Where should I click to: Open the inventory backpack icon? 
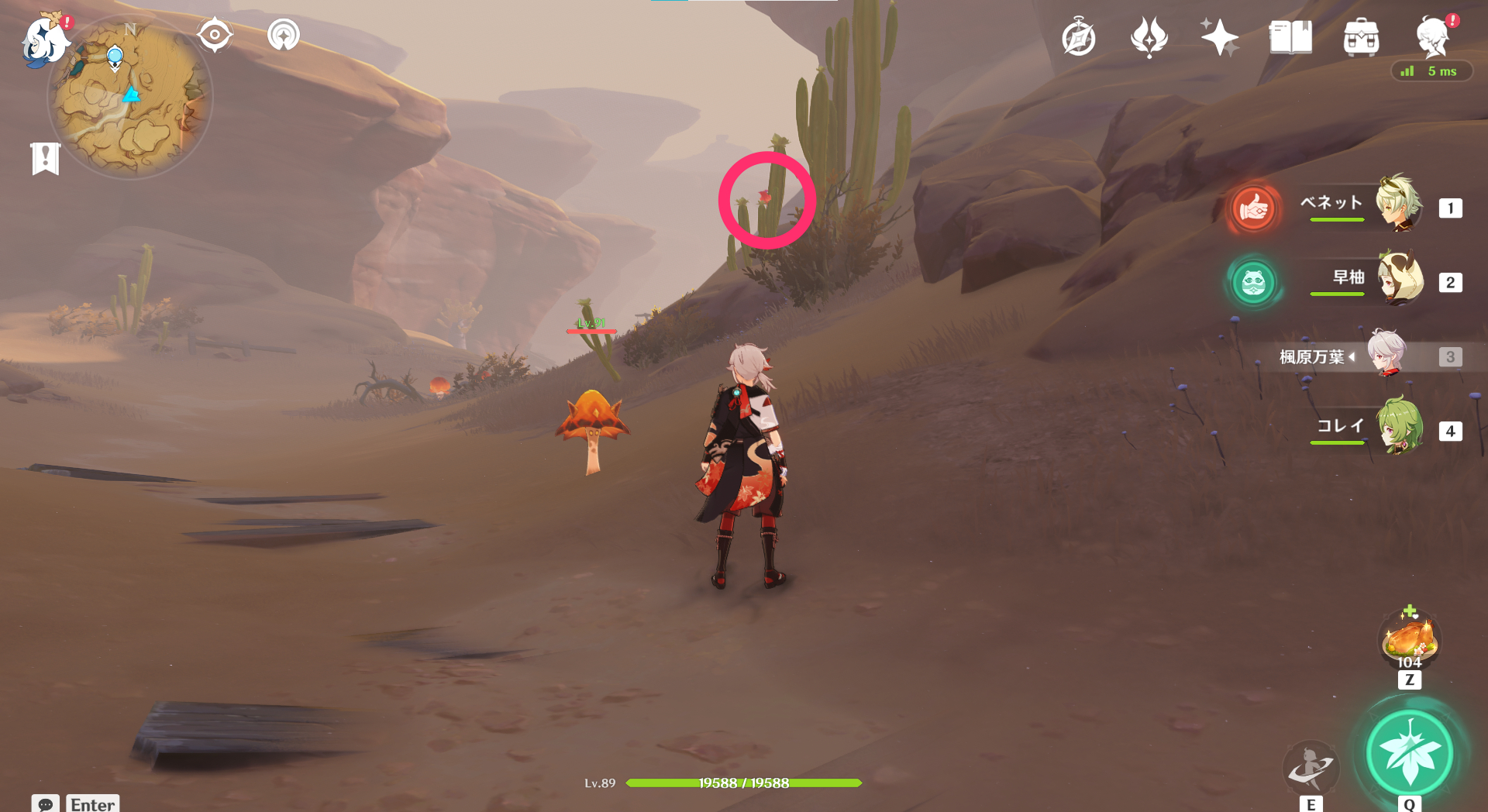point(1361,36)
